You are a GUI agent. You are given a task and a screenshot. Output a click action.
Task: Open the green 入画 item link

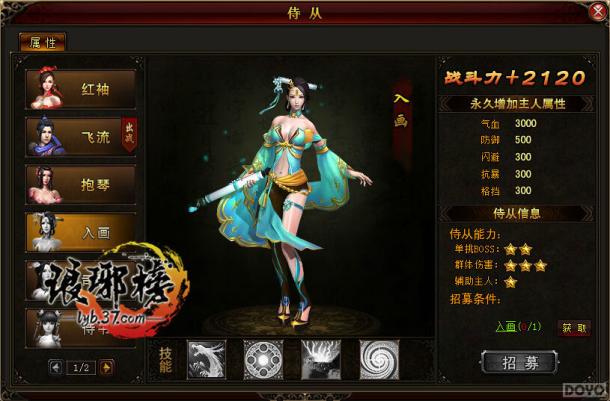[509, 327]
